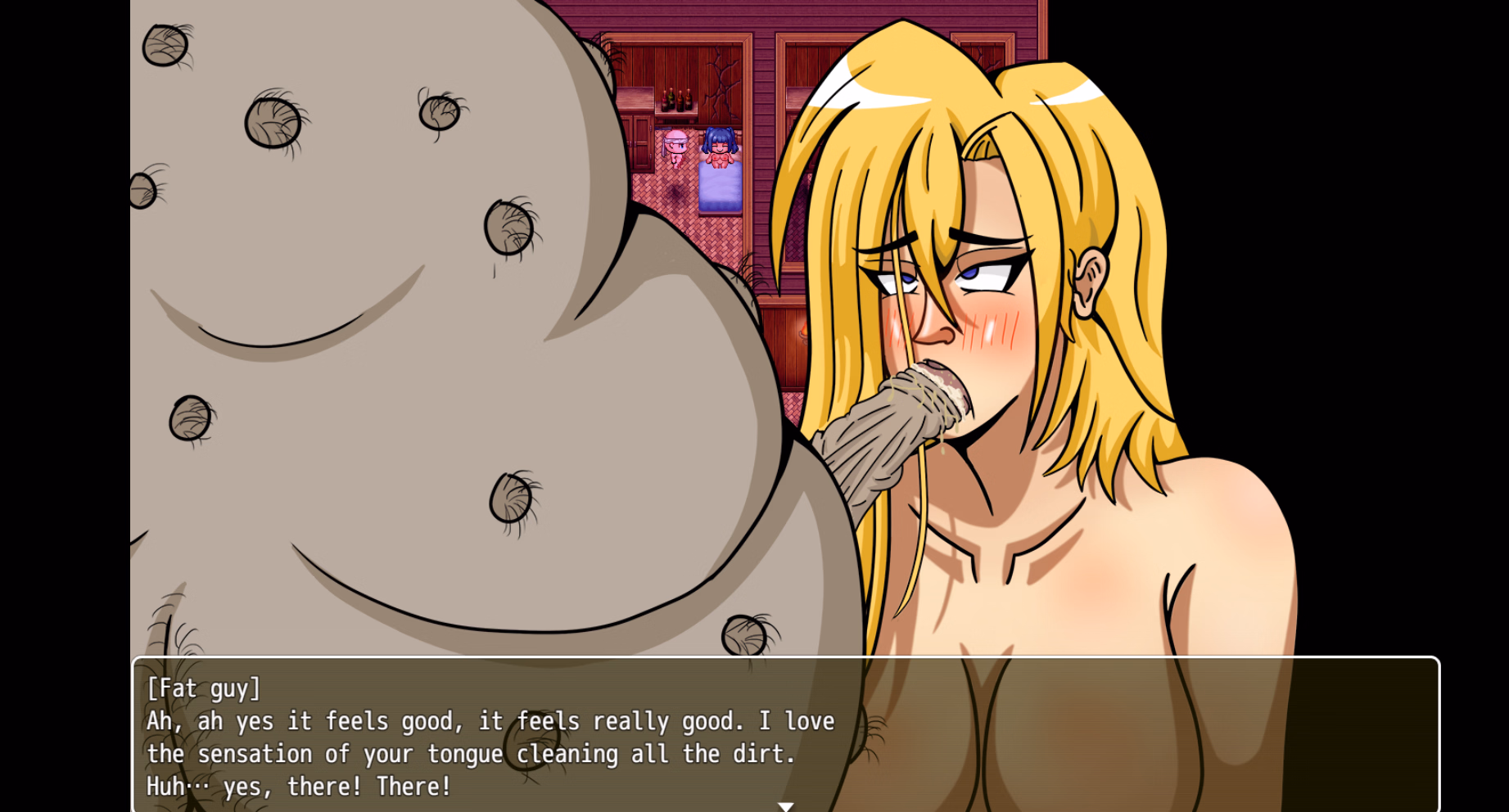The height and width of the screenshot is (812, 1509).
Task: Select the blue-haired girl sprite on the bed
Action: tap(720, 146)
